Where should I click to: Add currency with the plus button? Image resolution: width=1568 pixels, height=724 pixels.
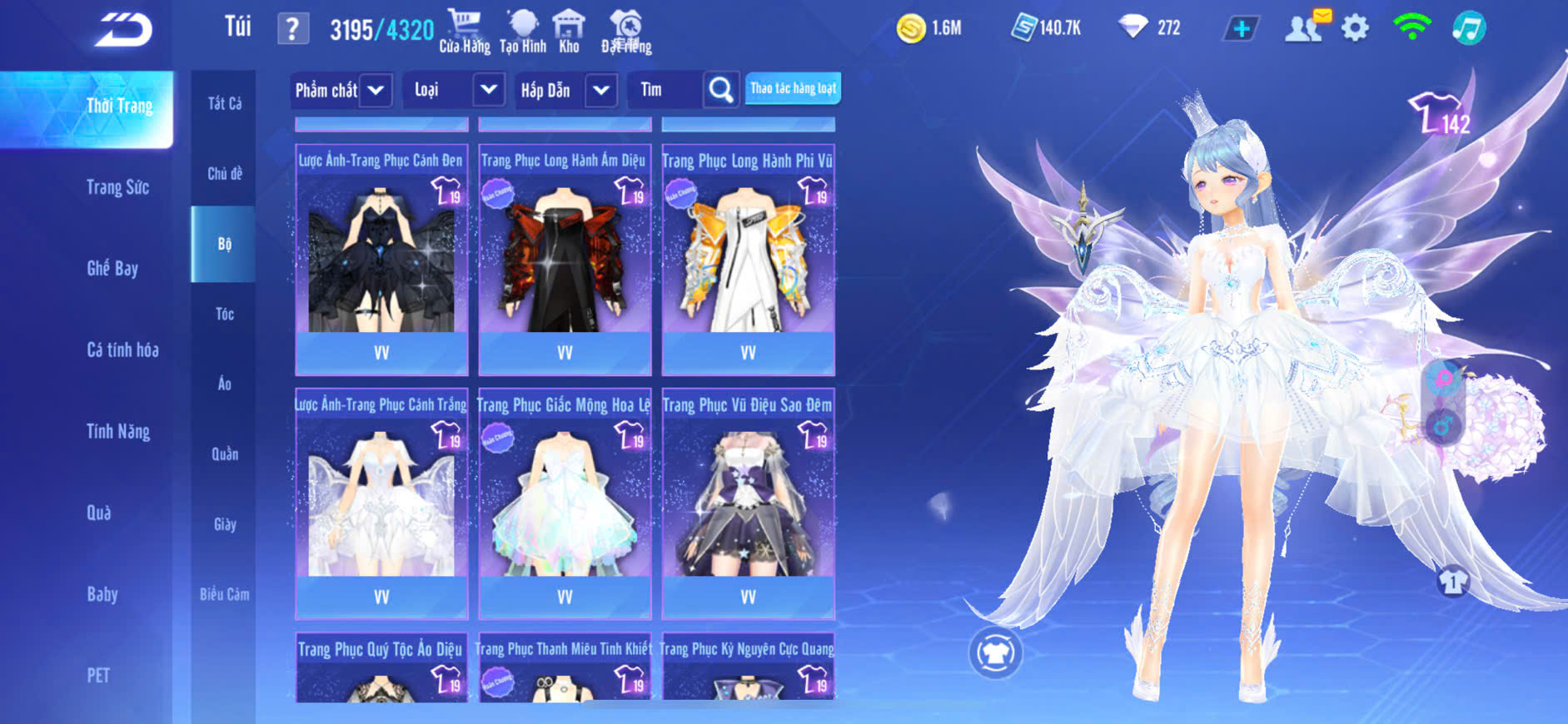point(1241,28)
